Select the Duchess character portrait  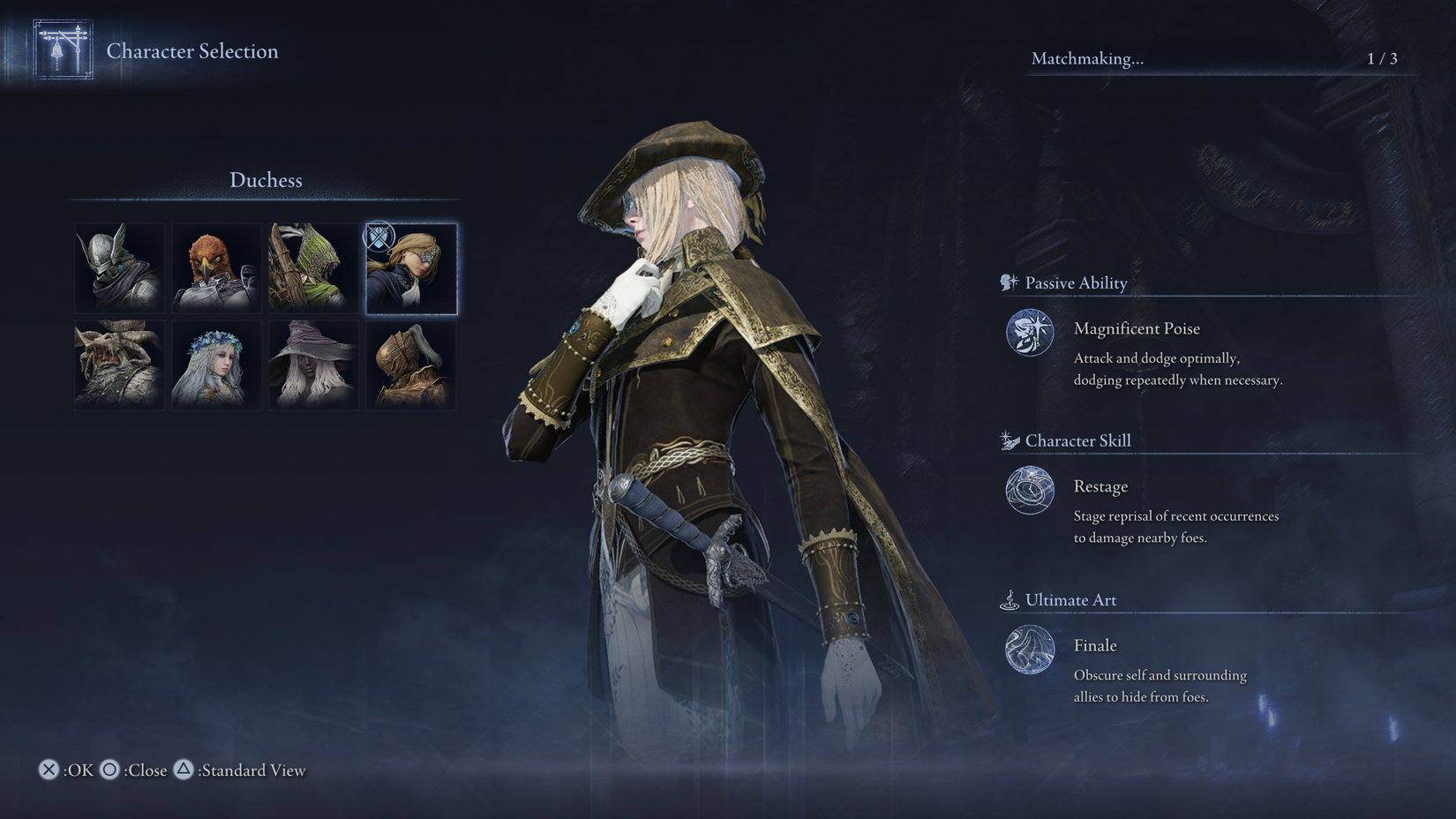click(411, 267)
